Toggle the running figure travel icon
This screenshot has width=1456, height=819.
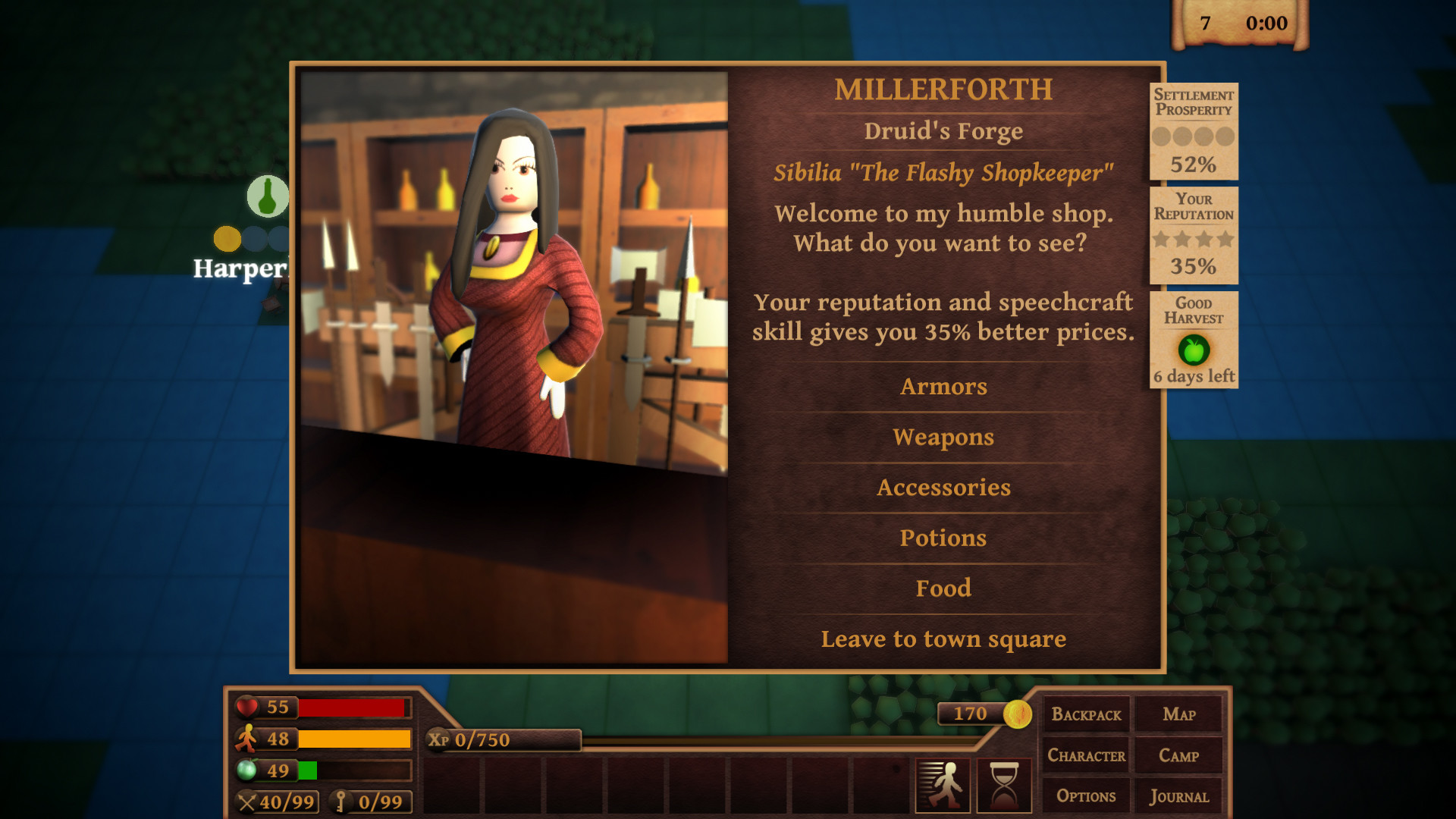coord(943,786)
